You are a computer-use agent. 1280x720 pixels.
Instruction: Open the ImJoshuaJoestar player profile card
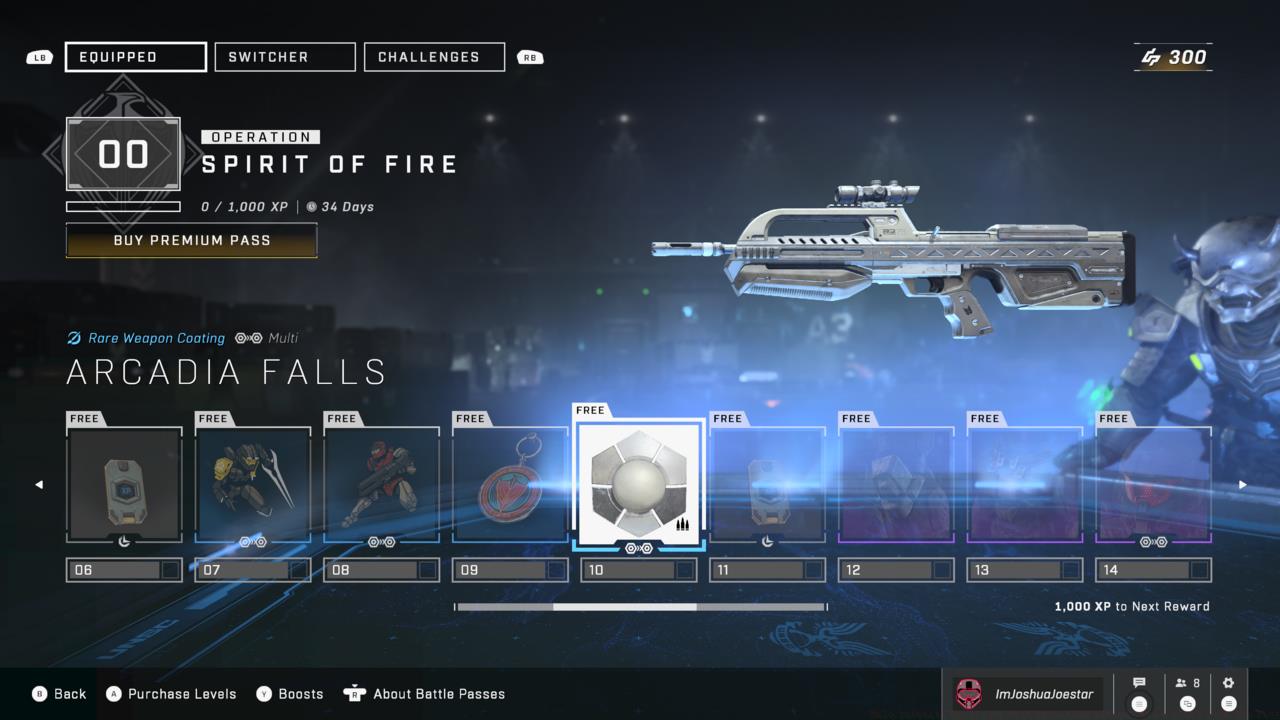coord(1025,694)
